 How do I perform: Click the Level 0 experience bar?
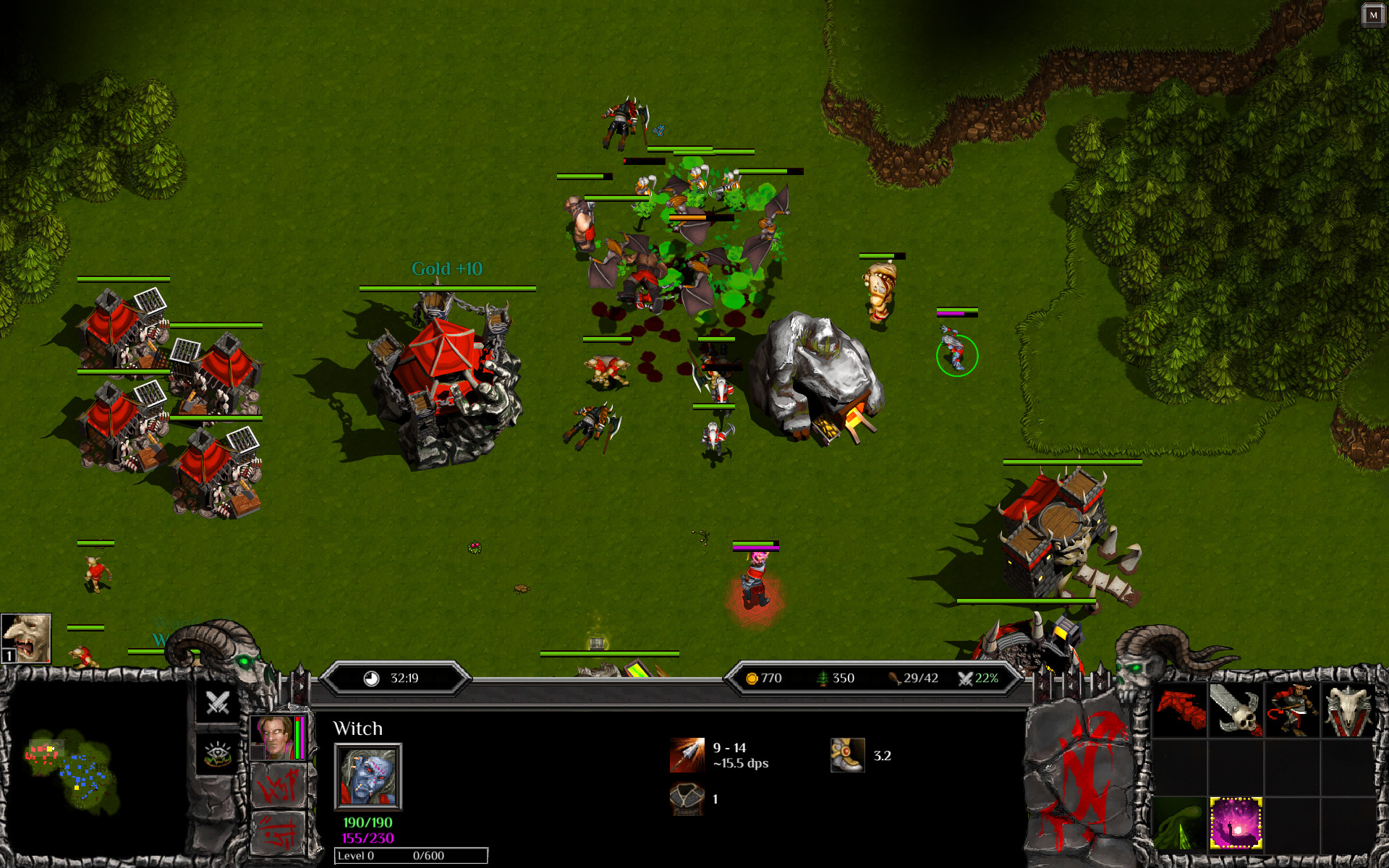[x=409, y=855]
